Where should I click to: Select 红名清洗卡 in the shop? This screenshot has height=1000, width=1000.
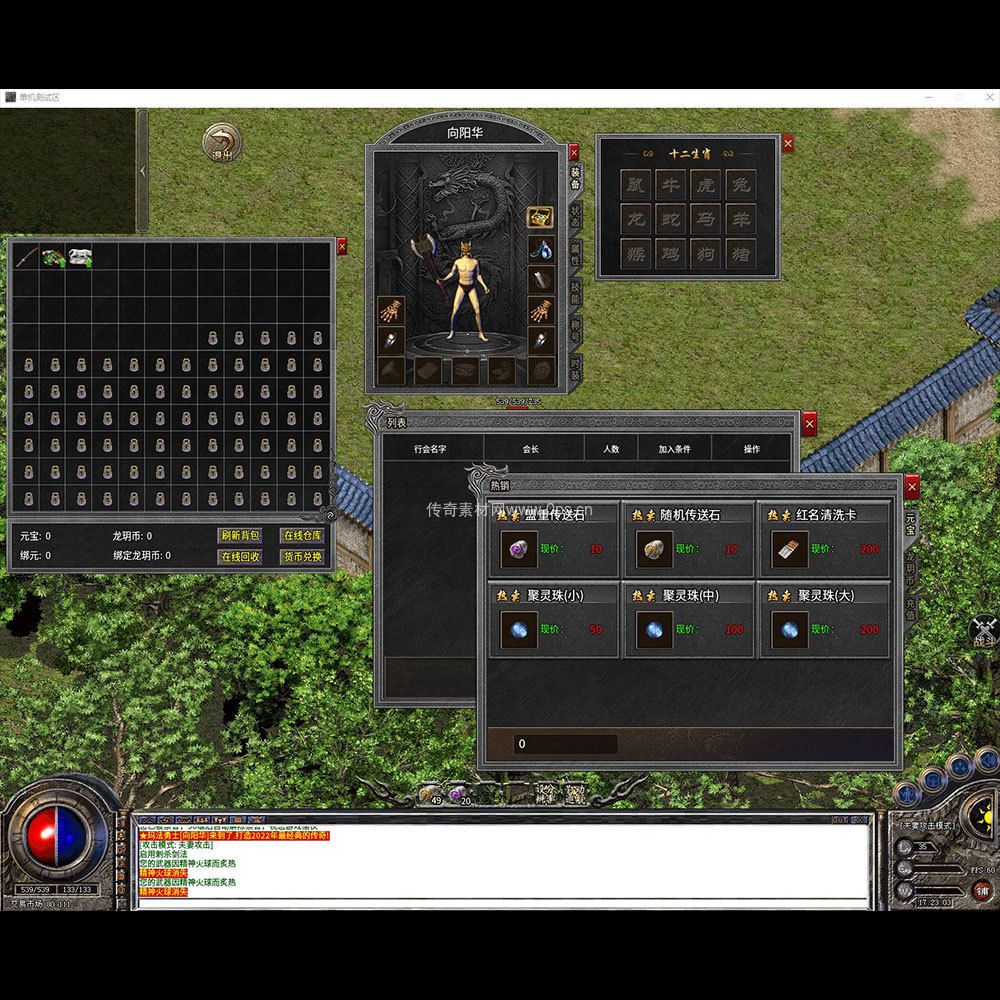(x=788, y=548)
